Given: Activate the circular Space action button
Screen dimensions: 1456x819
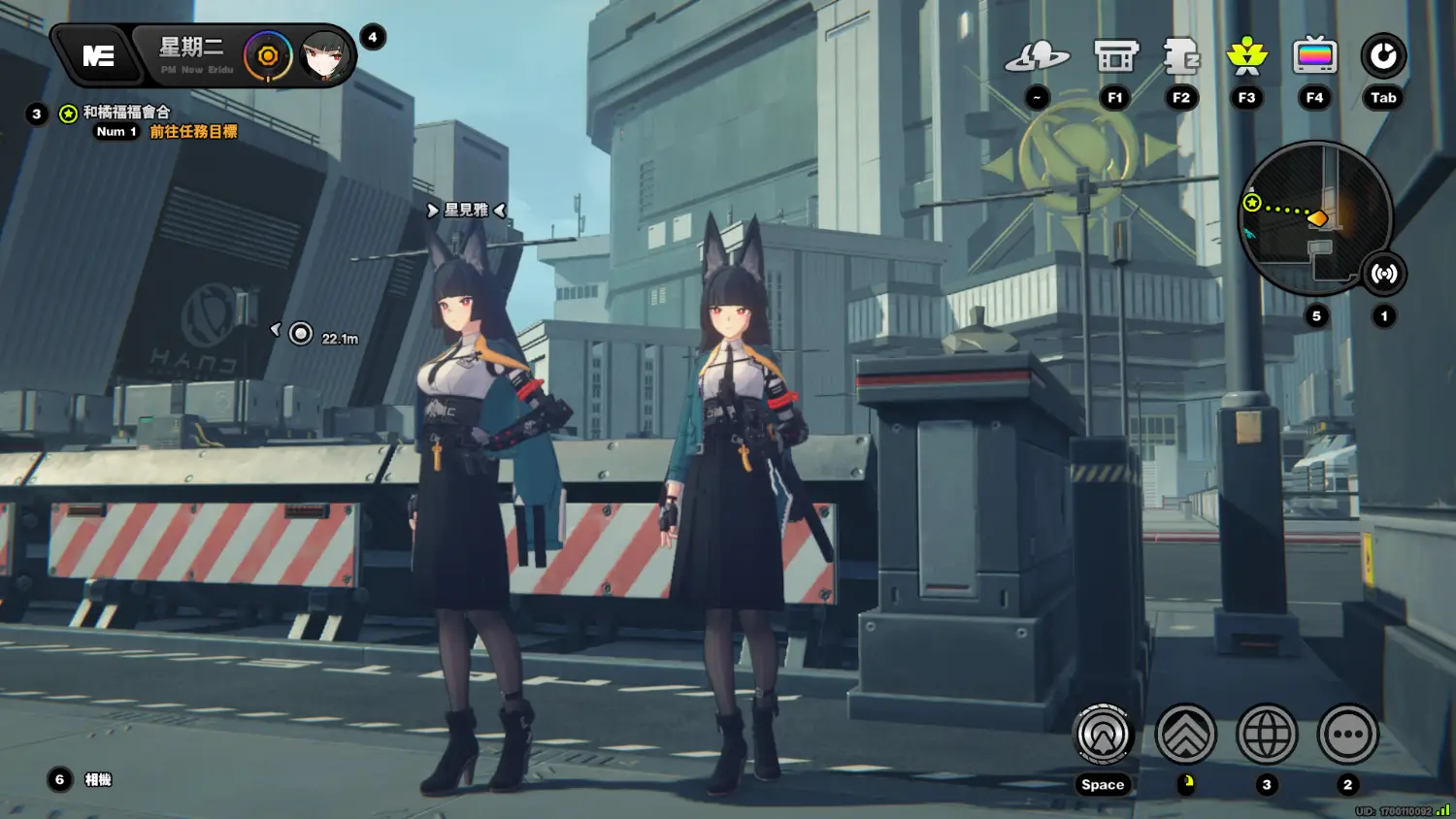Looking at the screenshot, I should [1103, 735].
